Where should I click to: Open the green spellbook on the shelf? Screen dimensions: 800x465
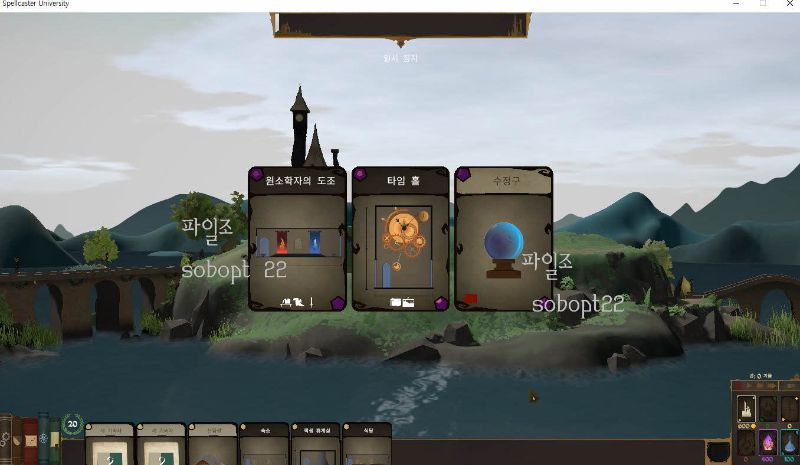(43, 438)
